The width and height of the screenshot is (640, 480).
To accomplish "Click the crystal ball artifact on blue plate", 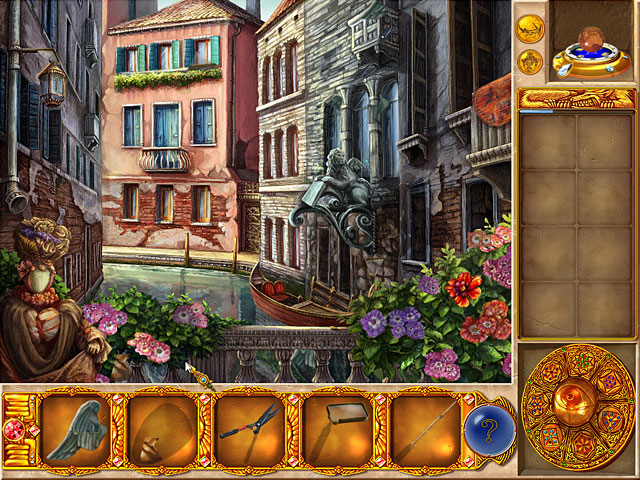I will point(592,50).
